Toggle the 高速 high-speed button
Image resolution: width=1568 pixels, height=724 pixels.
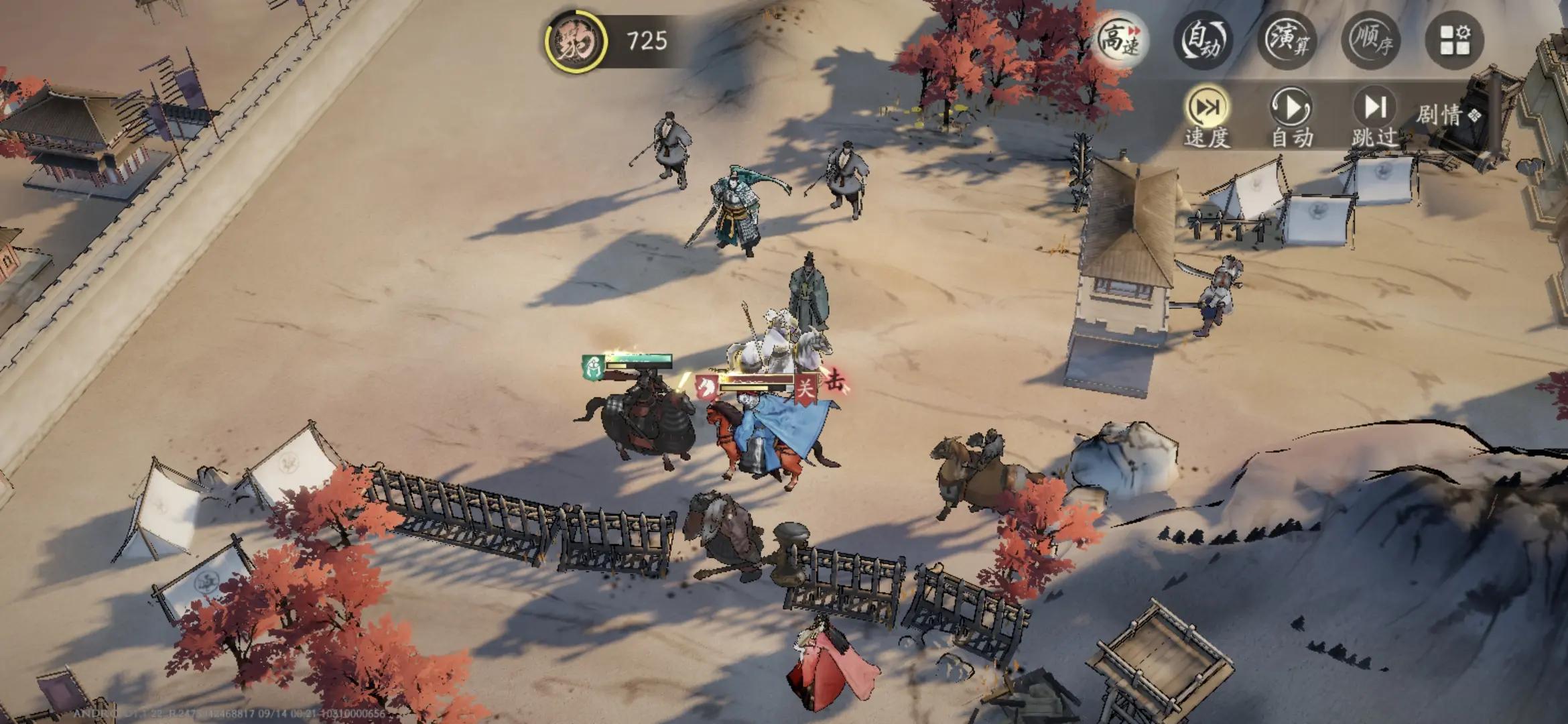[1120, 40]
